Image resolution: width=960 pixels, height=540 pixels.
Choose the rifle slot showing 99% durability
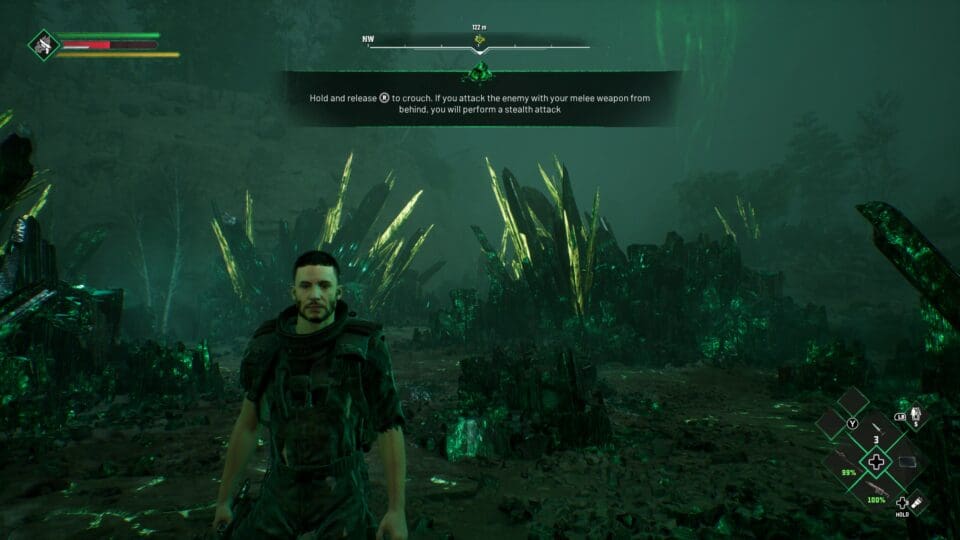pos(845,461)
